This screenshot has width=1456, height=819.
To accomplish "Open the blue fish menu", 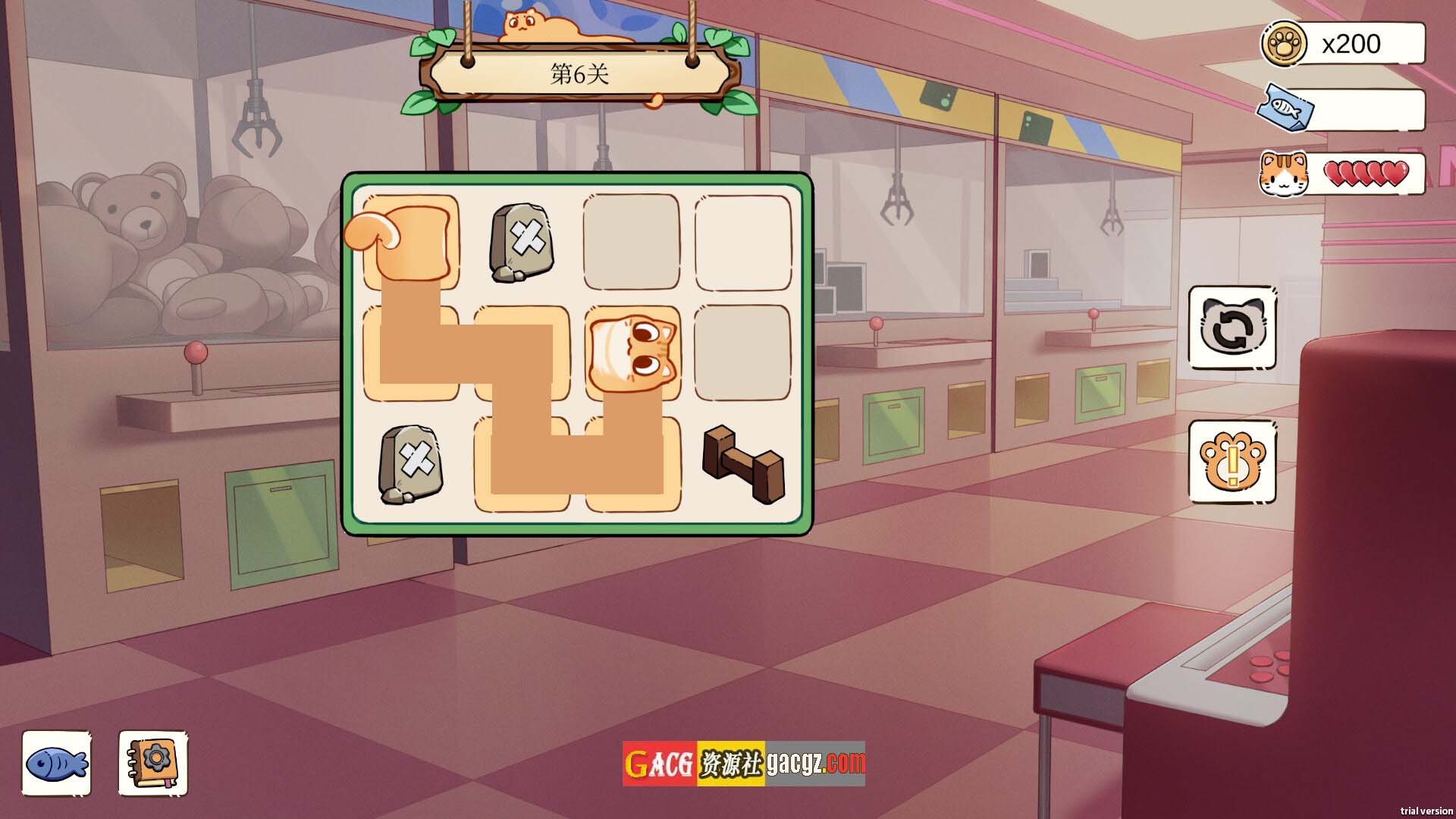I will (x=57, y=763).
